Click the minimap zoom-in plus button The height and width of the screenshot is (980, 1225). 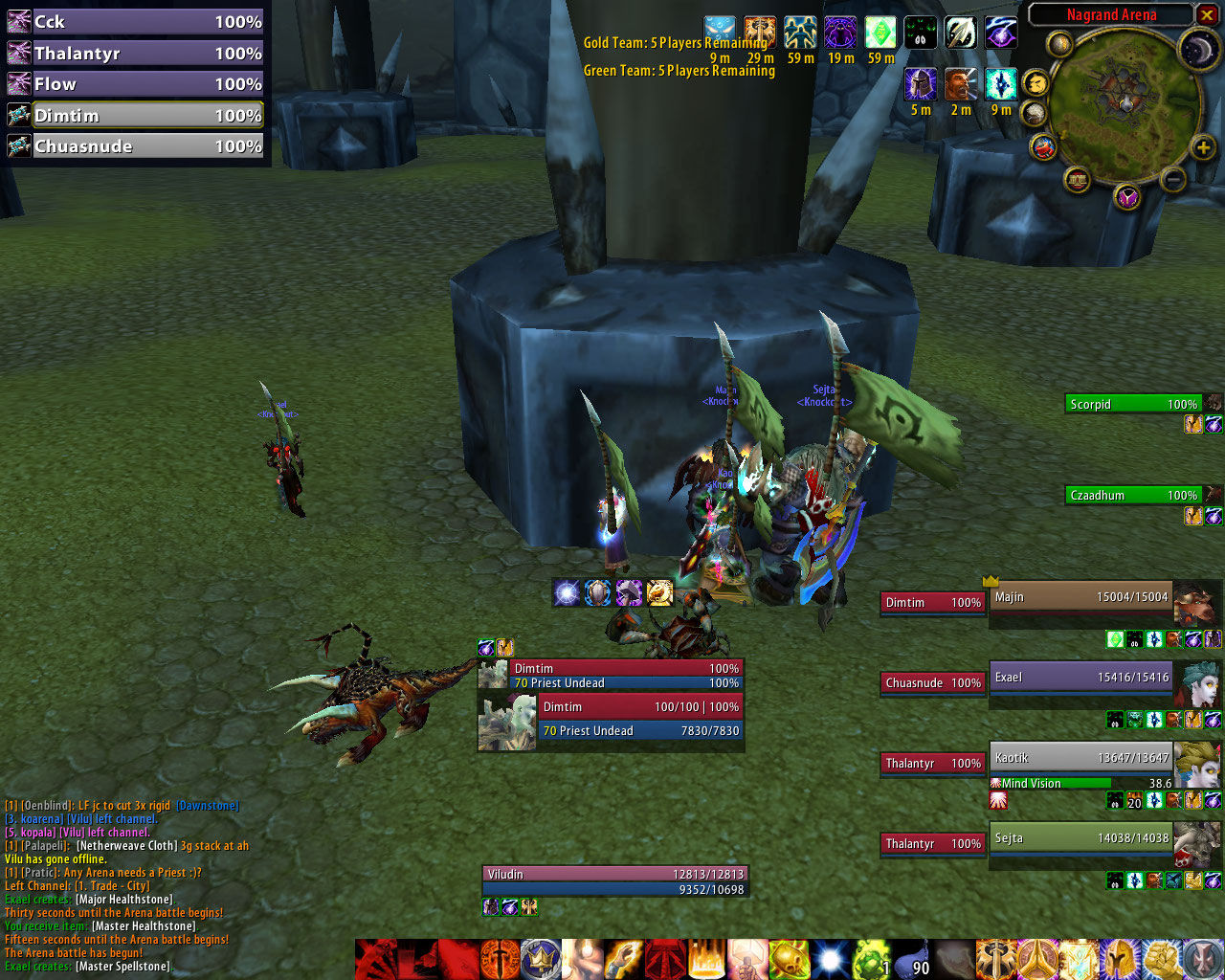[1203, 147]
